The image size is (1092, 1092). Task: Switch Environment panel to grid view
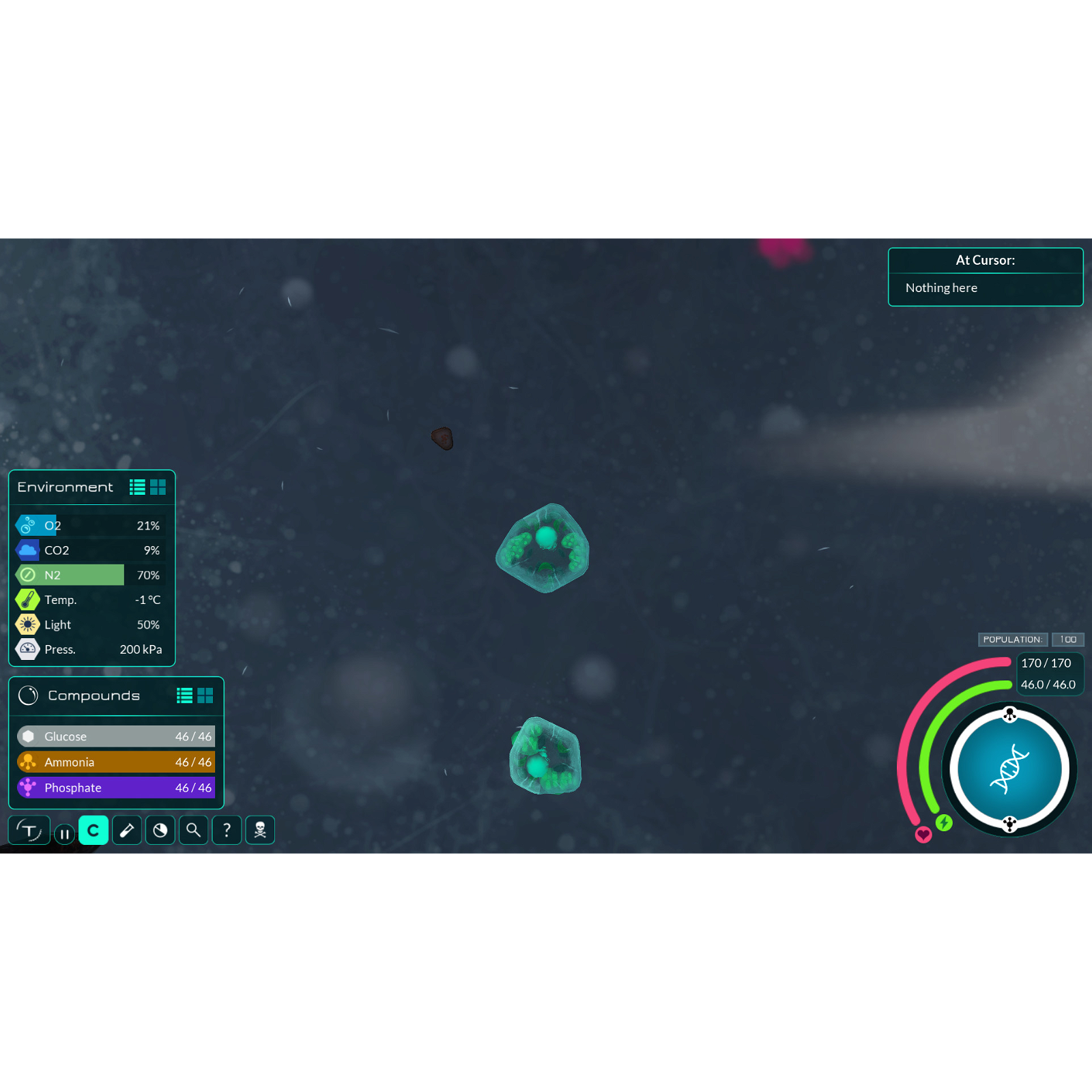158,487
